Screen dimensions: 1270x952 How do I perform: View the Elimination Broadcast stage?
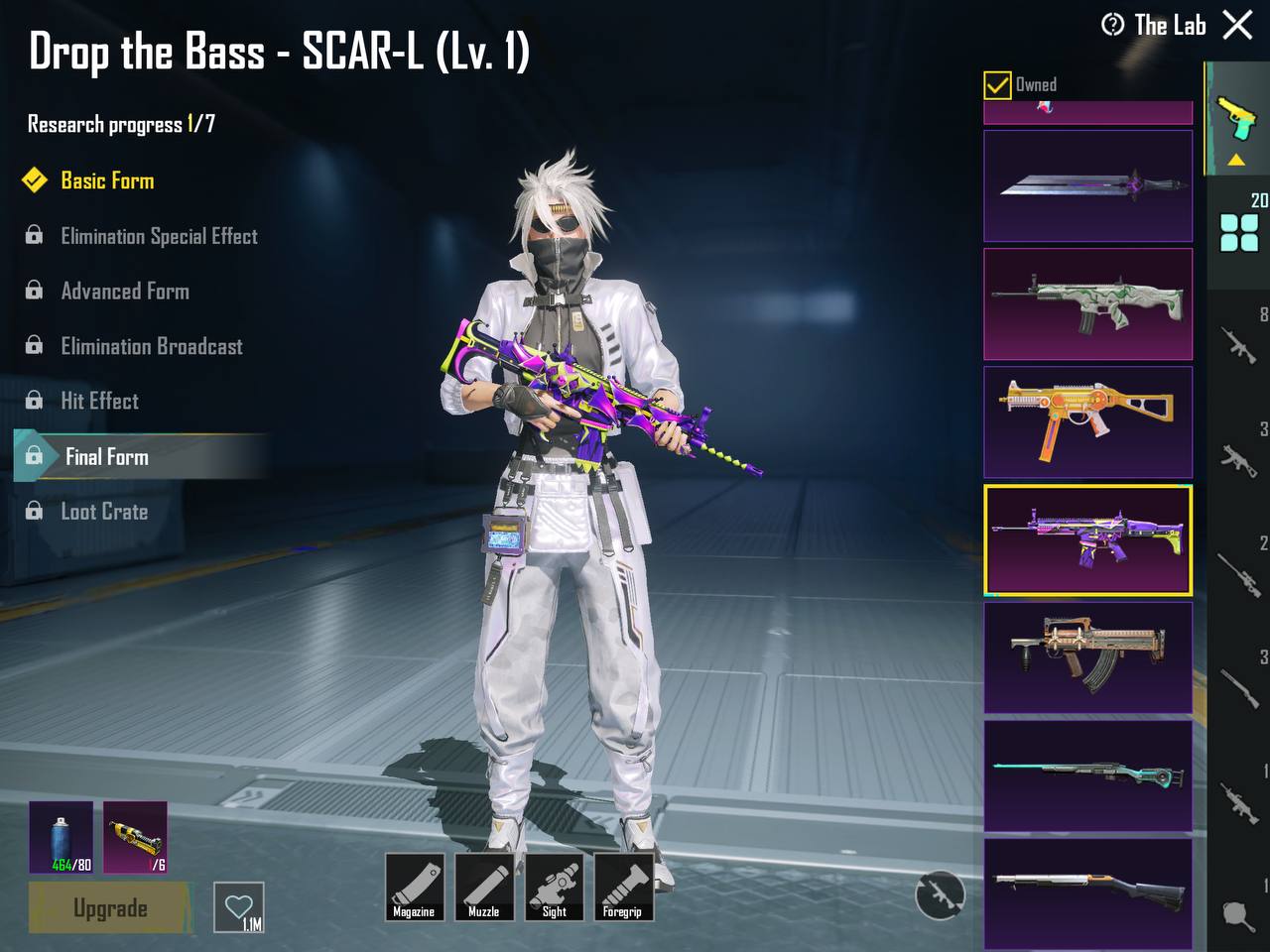click(x=151, y=346)
